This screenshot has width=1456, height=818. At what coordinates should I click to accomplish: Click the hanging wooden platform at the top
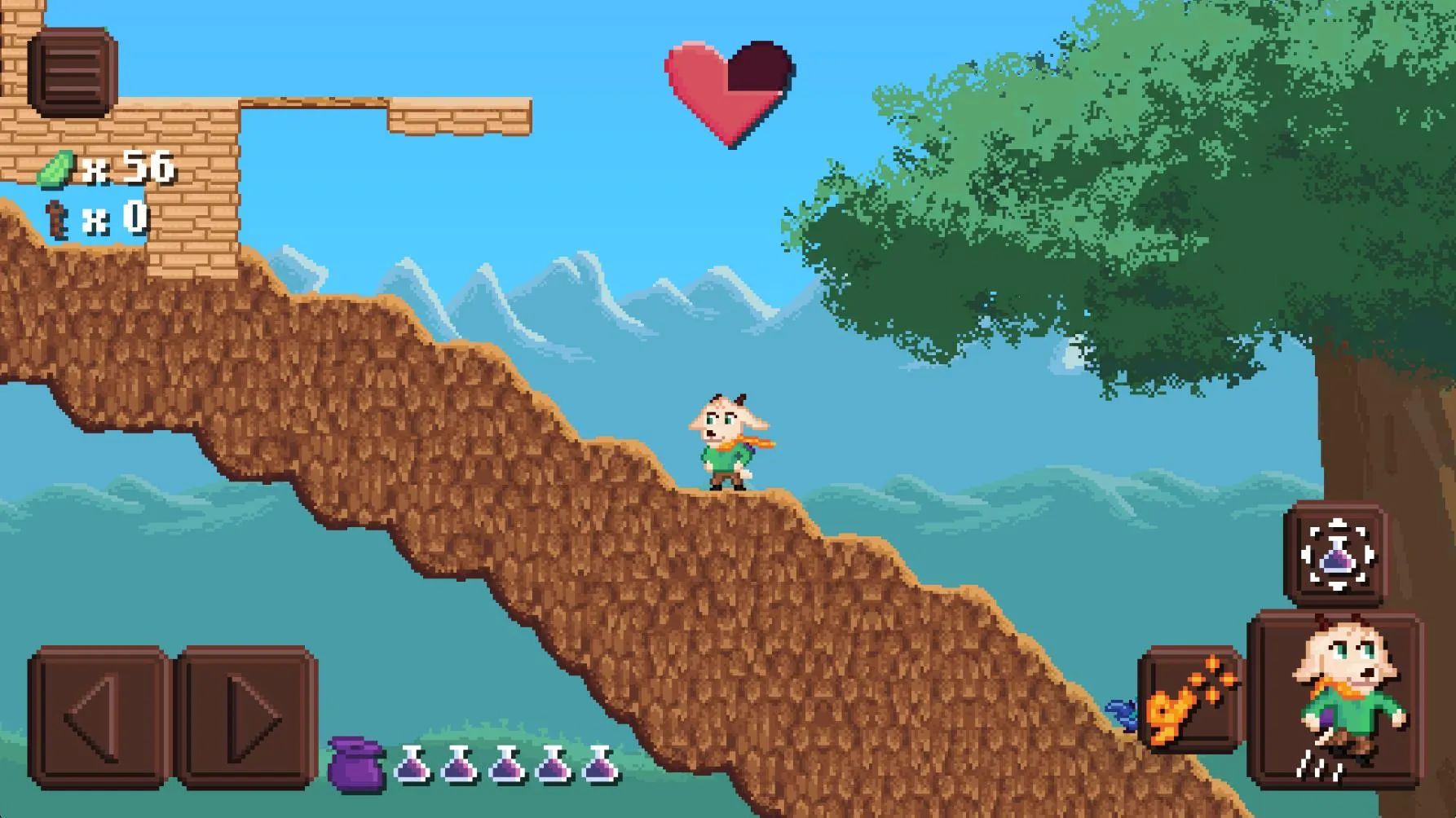click(457, 114)
